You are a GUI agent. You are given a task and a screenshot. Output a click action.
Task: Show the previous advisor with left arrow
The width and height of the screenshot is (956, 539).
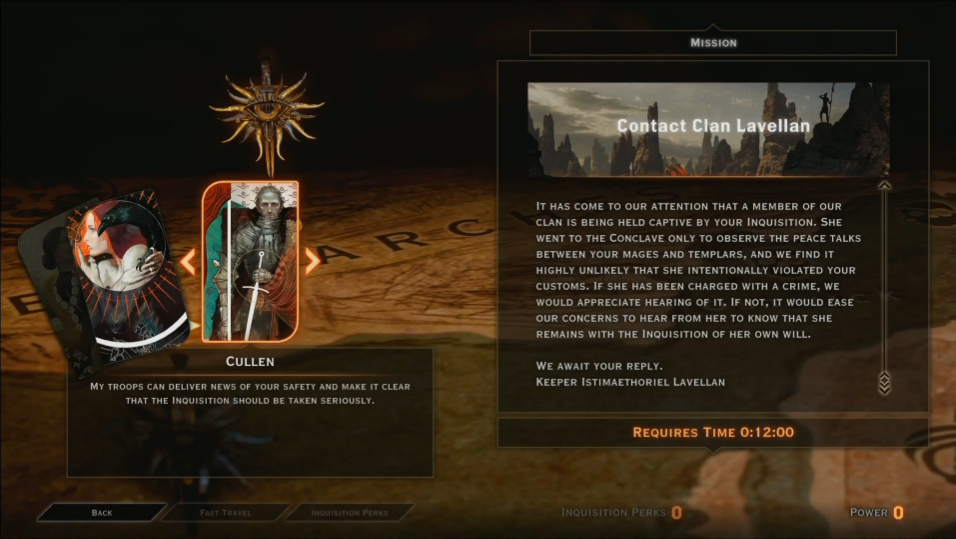click(187, 262)
